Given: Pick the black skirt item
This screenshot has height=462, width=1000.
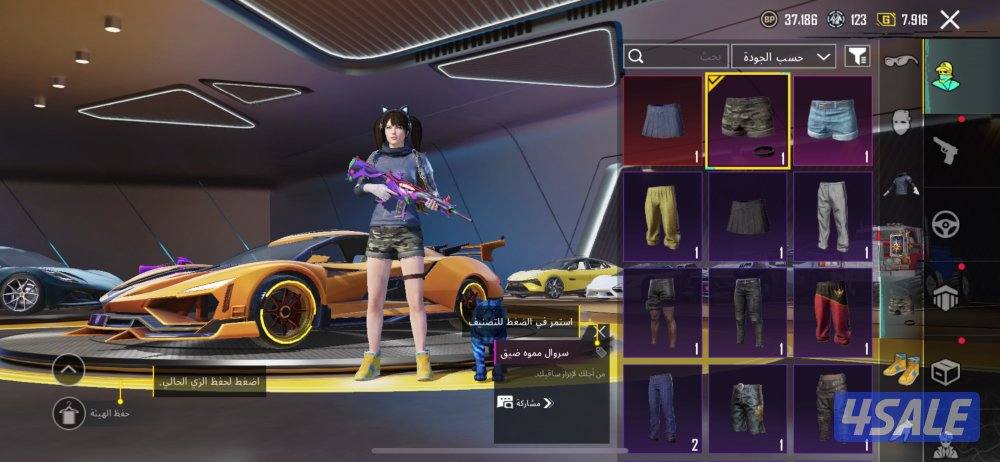Looking at the screenshot, I should [x=748, y=216].
